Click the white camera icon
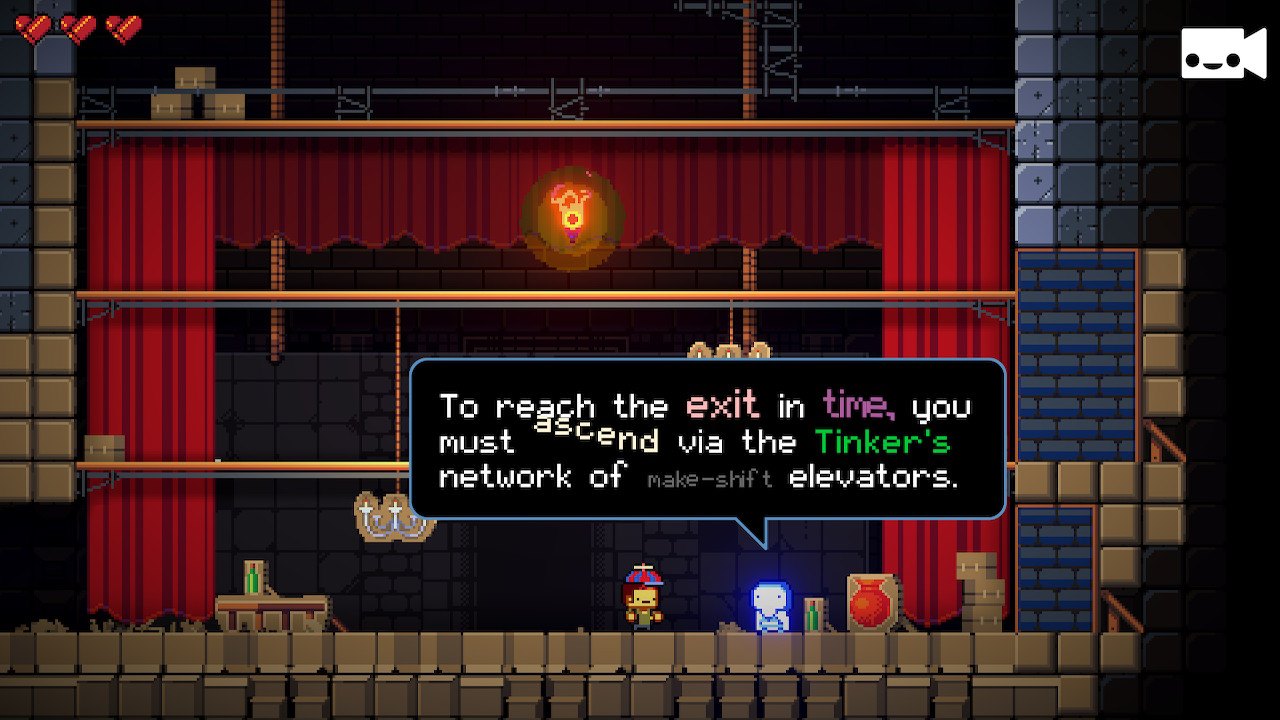 [1222, 53]
